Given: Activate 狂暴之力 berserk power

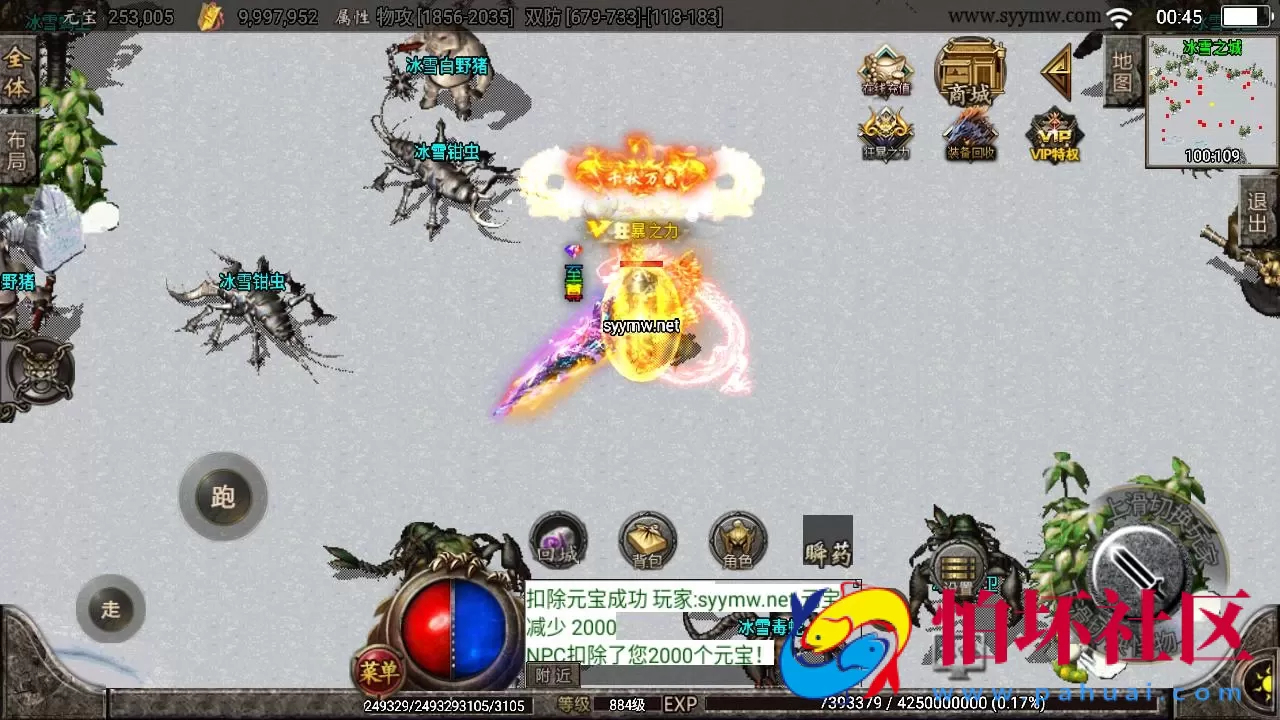Looking at the screenshot, I should [885, 135].
